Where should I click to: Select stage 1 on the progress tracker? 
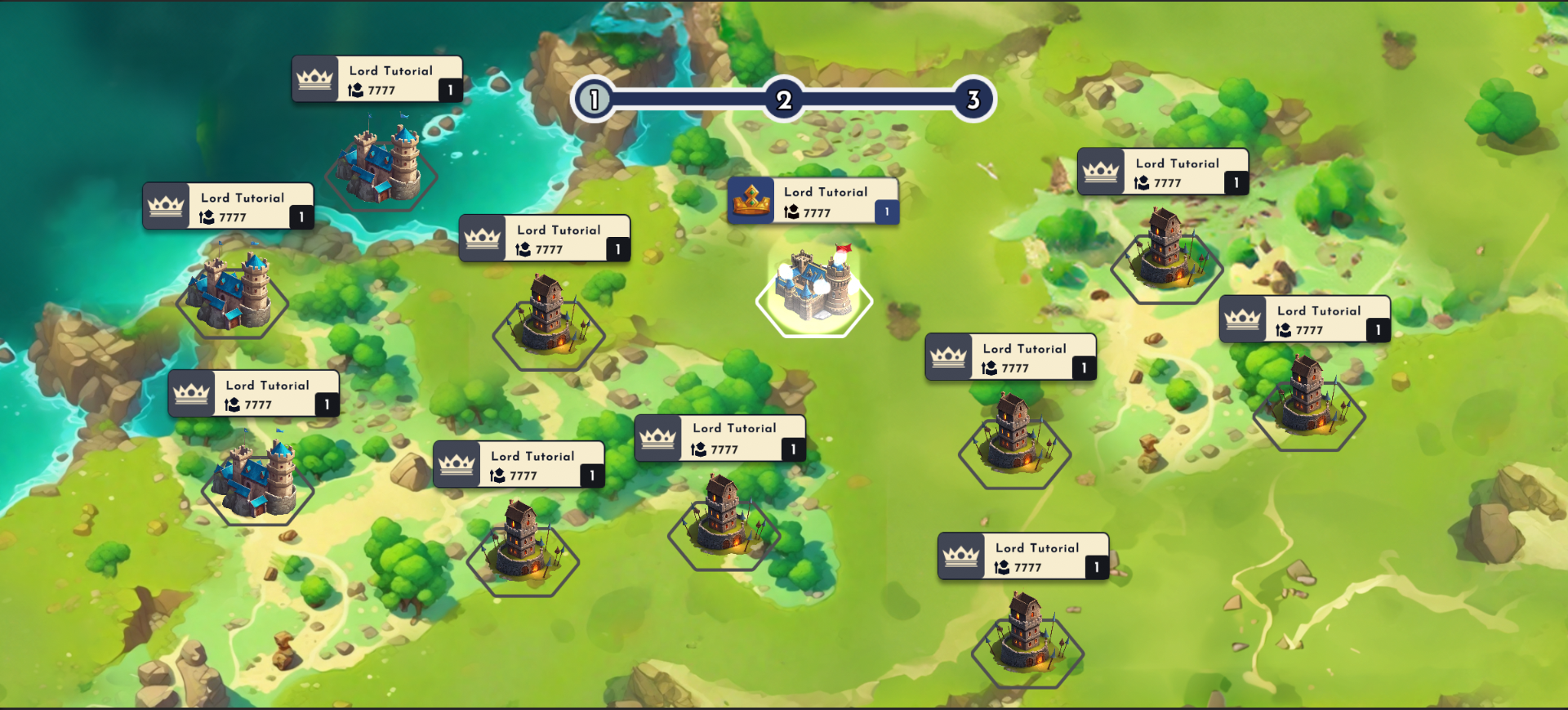pos(594,98)
